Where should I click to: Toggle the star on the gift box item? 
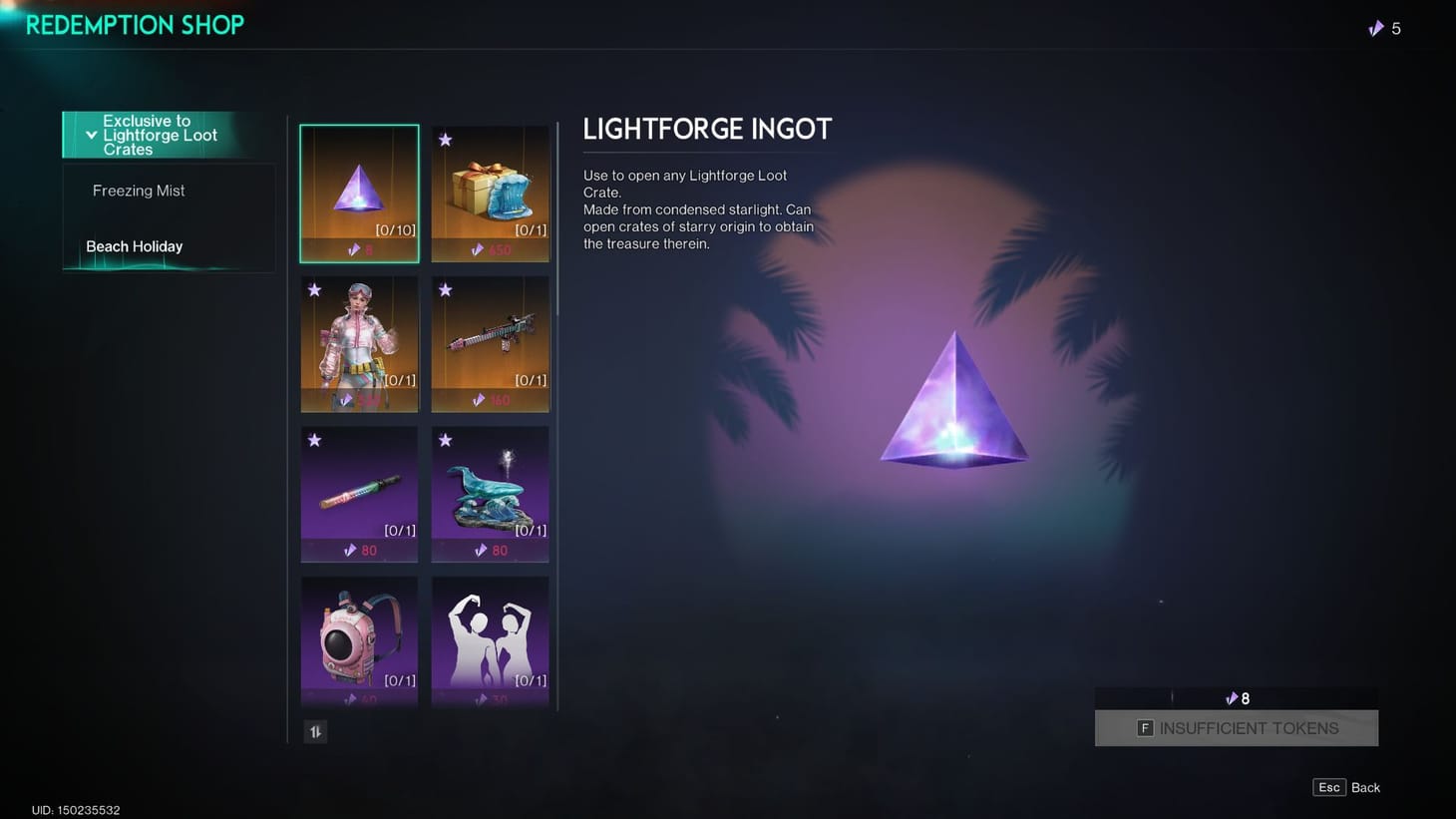445,140
